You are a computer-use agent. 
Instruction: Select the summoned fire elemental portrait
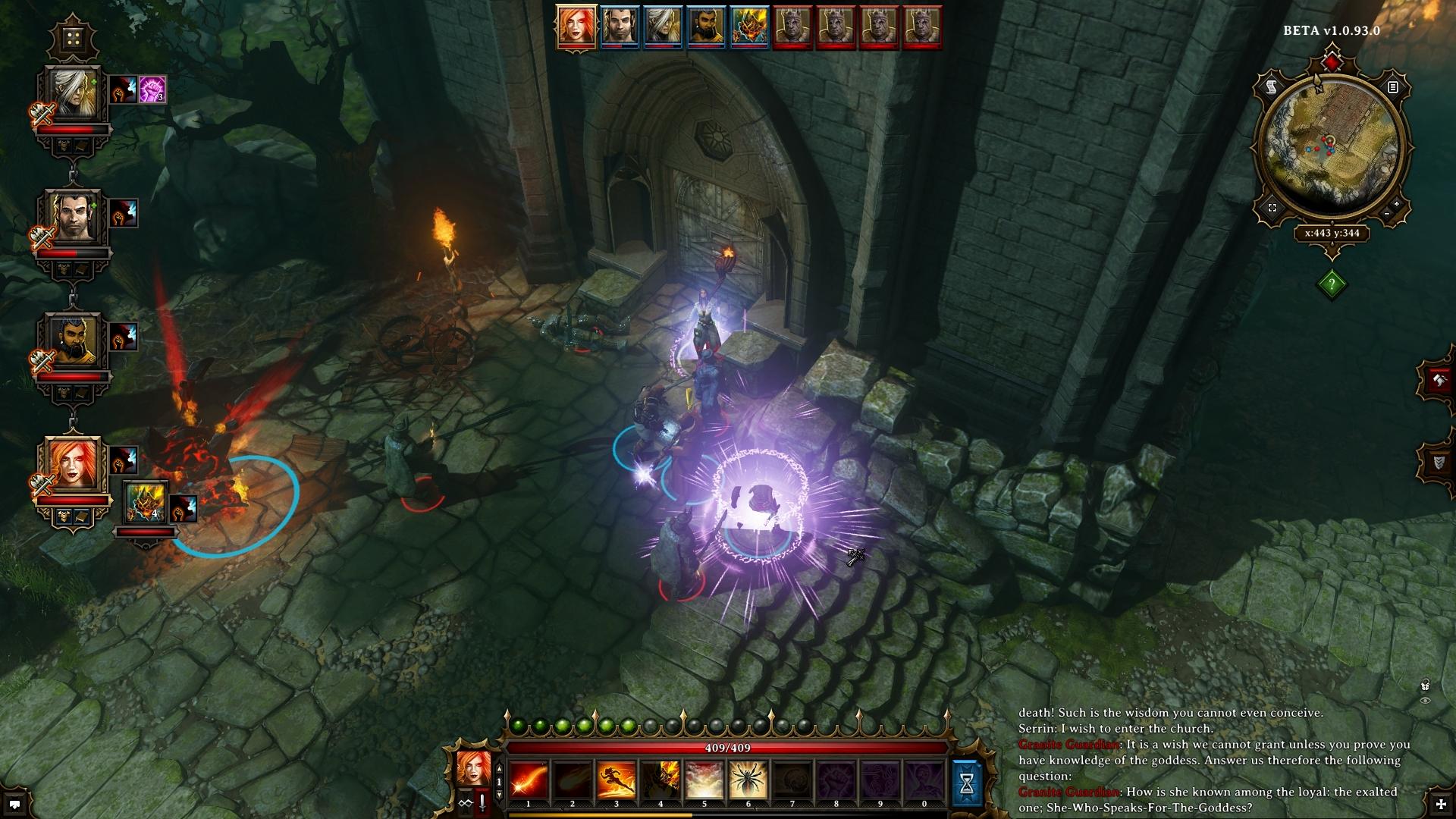point(146,502)
